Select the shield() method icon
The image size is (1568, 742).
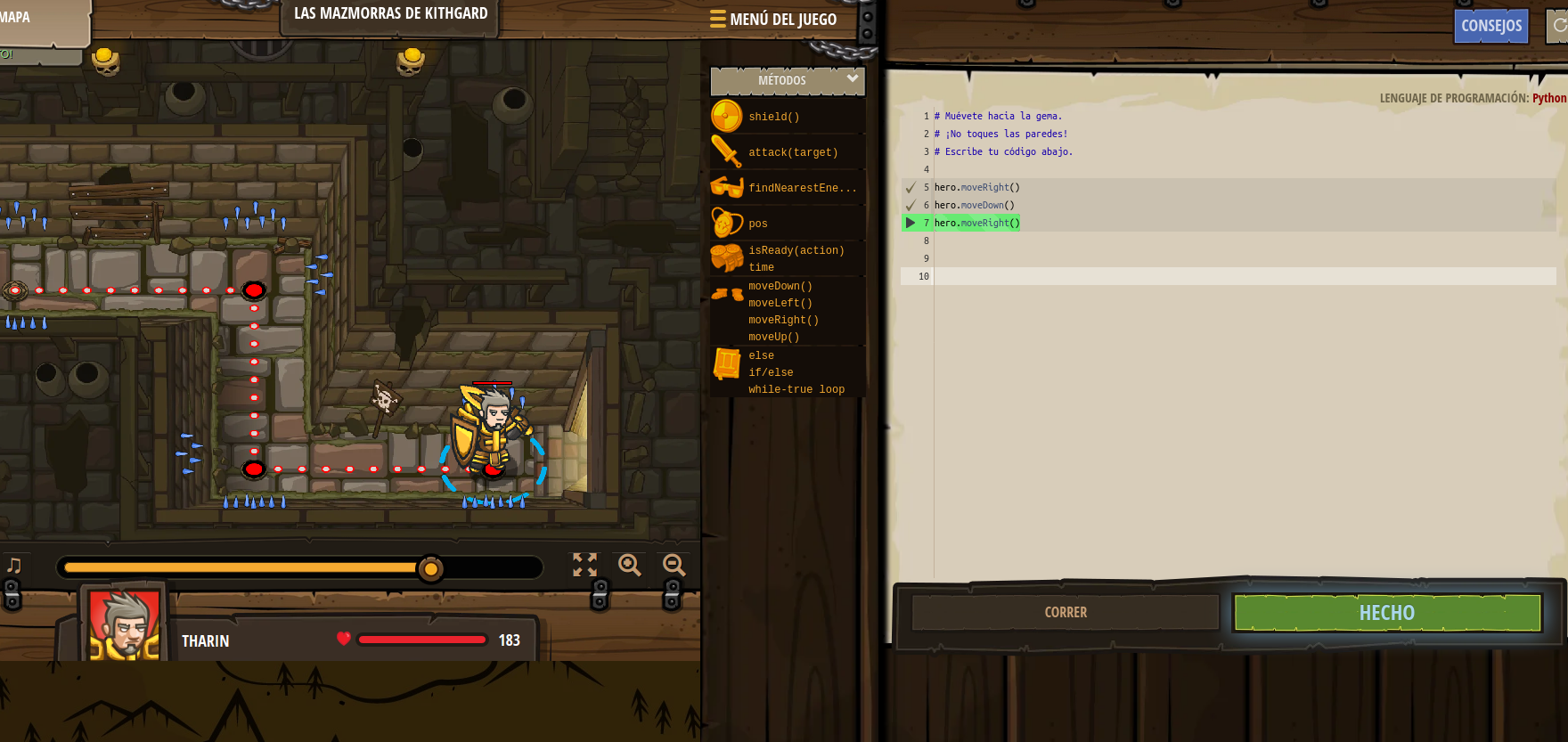tap(727, 116)
